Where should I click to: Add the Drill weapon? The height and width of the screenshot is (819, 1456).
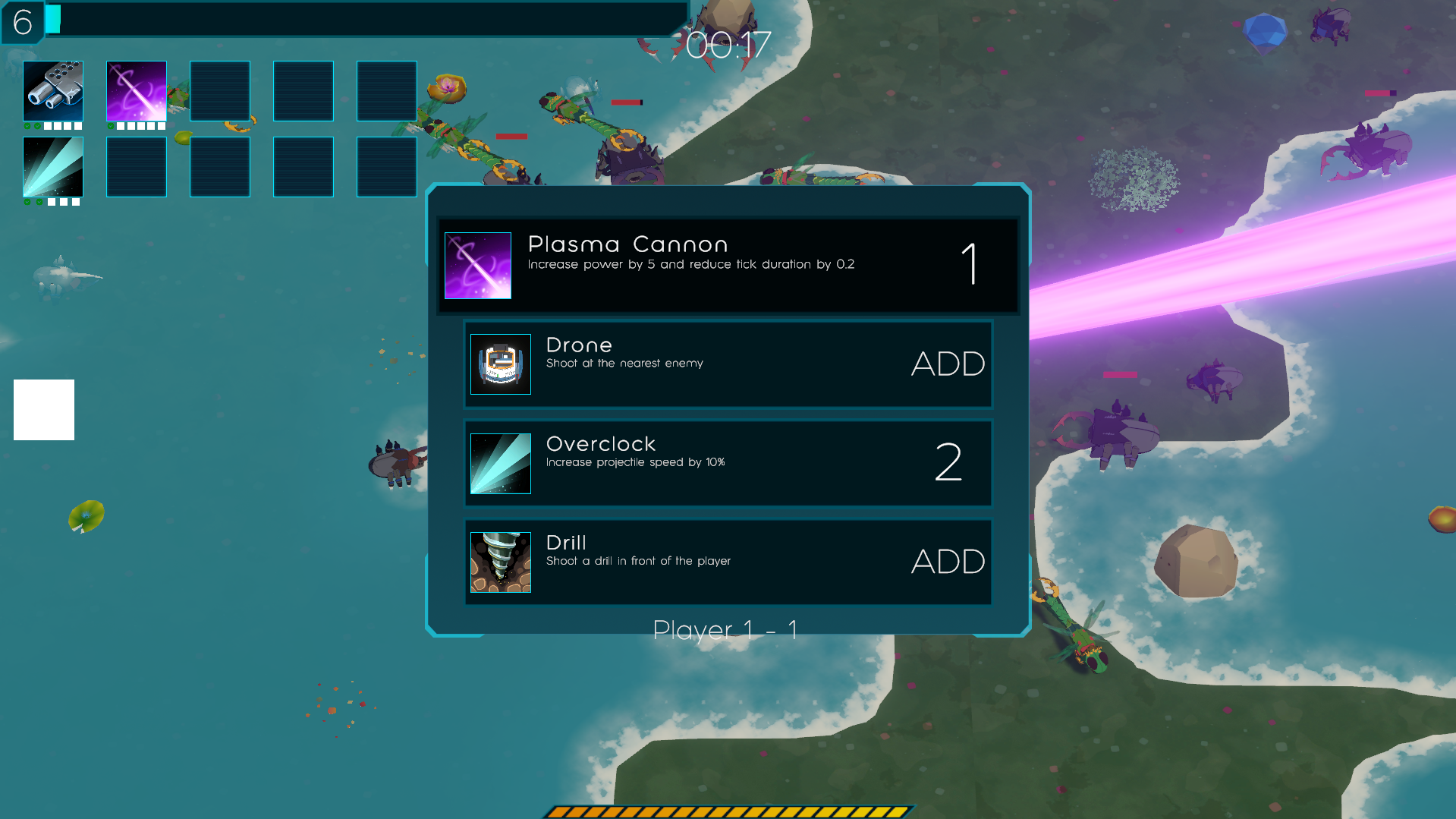coord(728,562)
